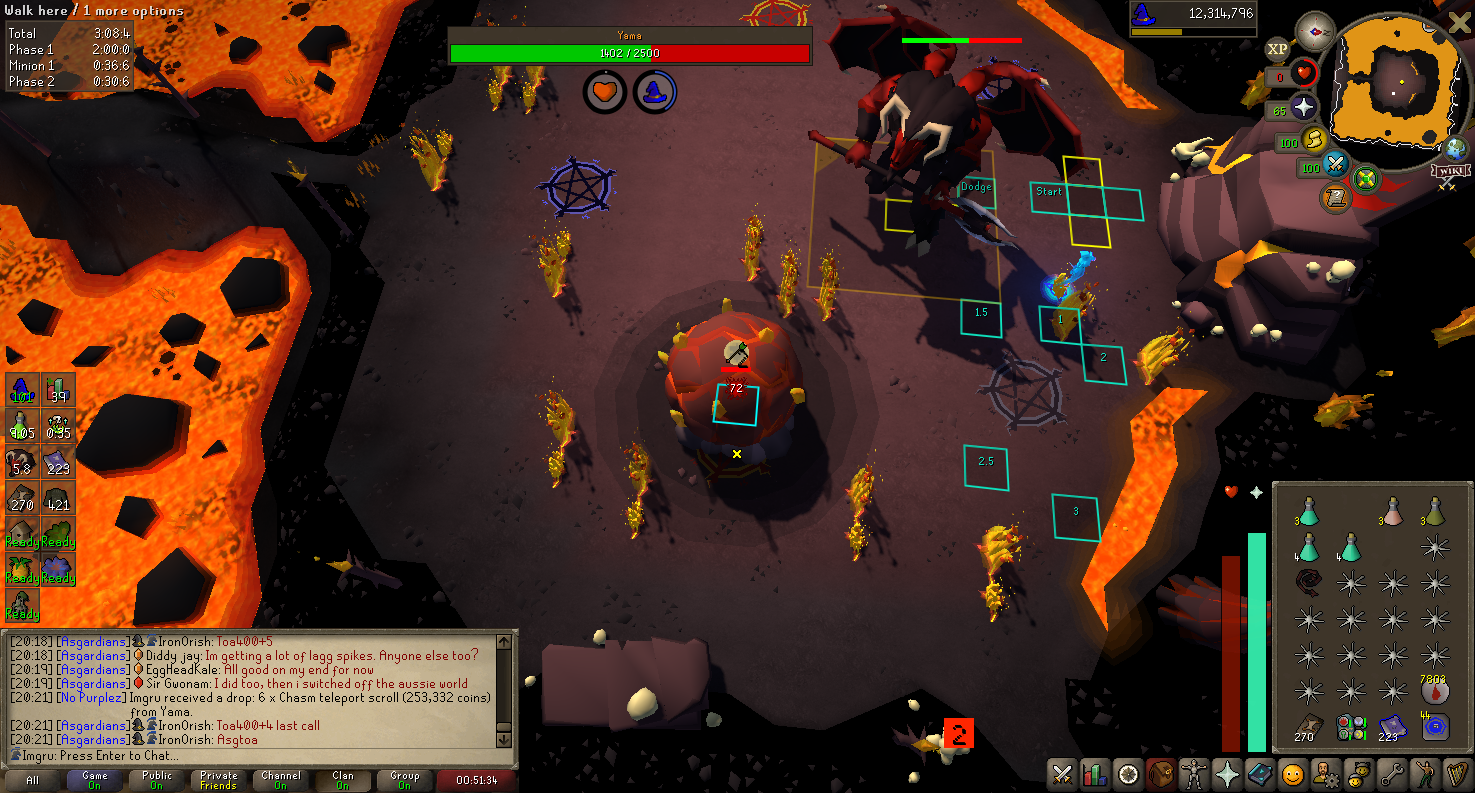Screen dimensions: 1475x793
Task: Open the Combat Options tab
Action: click(x=1063, y=774)
